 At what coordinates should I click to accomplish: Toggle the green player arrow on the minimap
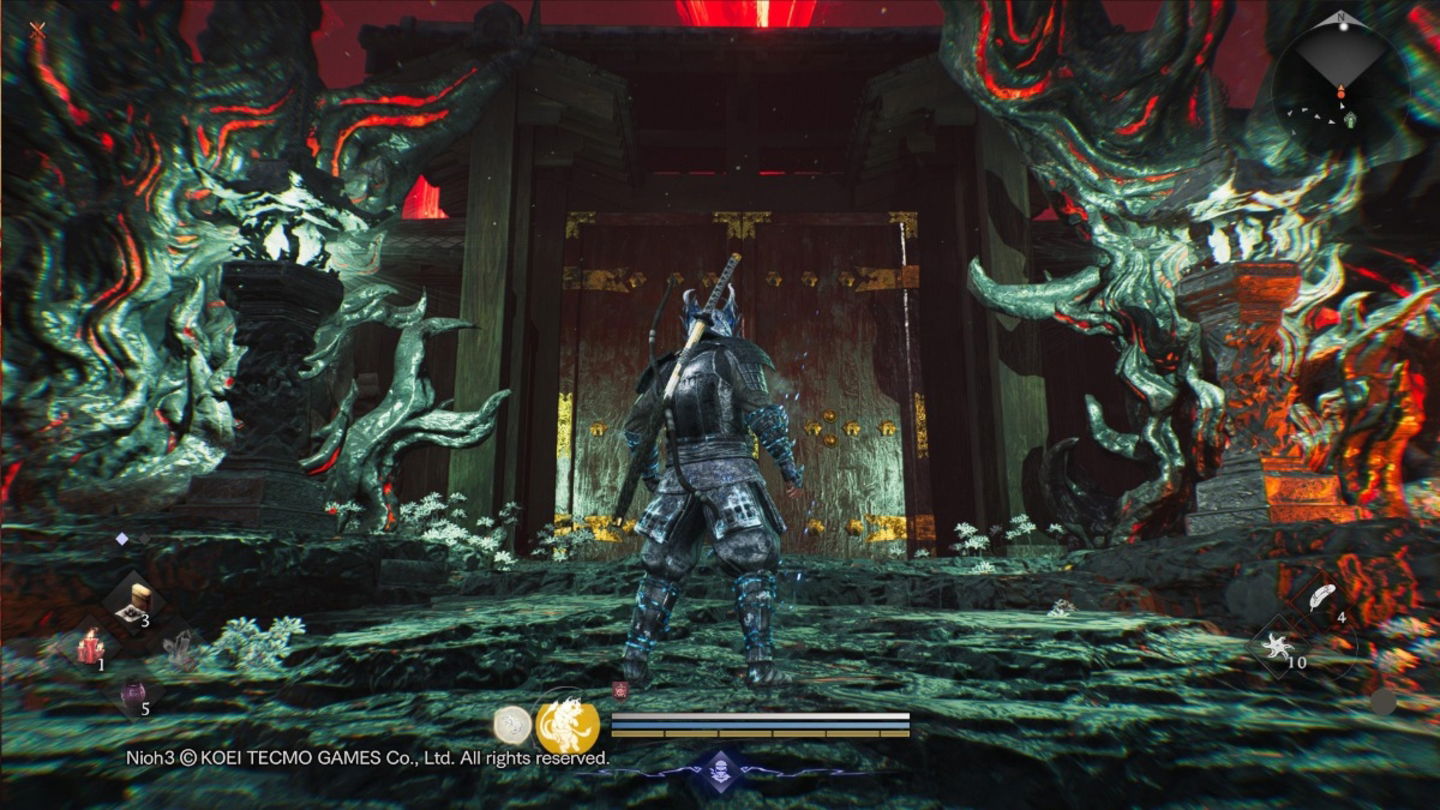pyautogui.click(x=1350, y=120)
